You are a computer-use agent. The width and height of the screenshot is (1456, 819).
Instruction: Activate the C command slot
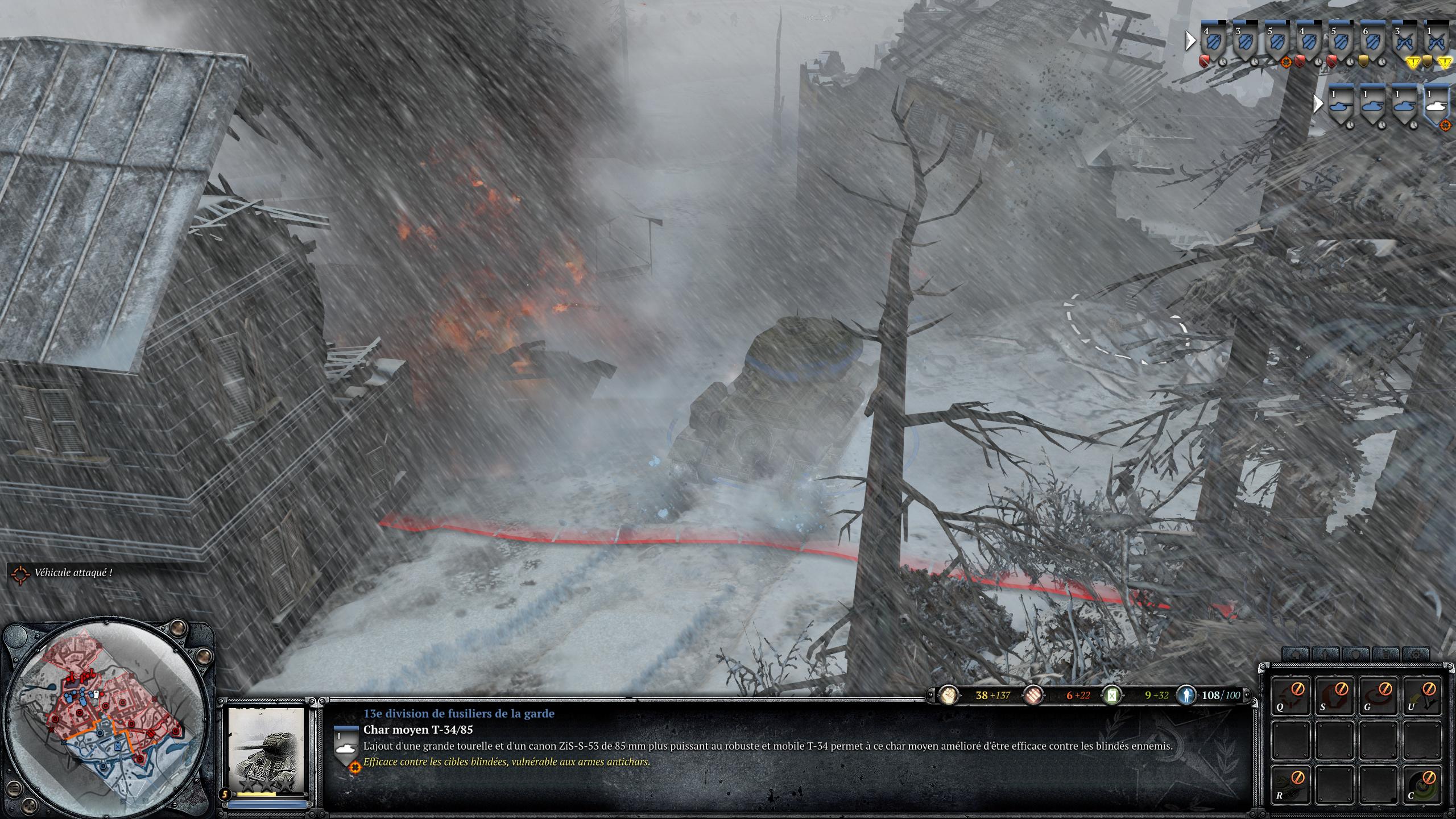pyautogui.click(x=1423, y=783)
